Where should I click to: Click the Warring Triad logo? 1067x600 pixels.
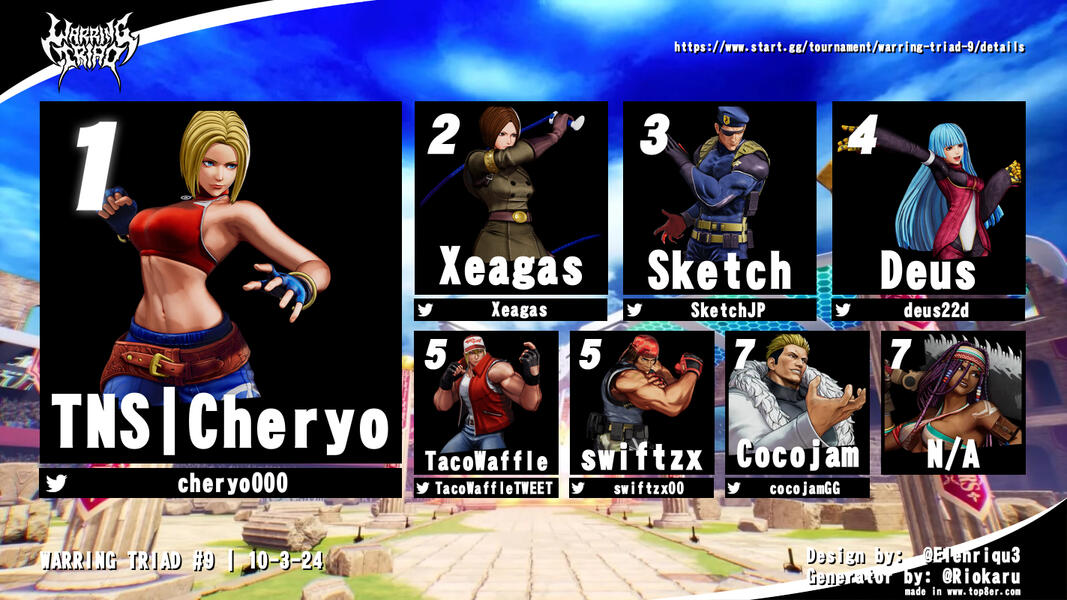[88, 50]
